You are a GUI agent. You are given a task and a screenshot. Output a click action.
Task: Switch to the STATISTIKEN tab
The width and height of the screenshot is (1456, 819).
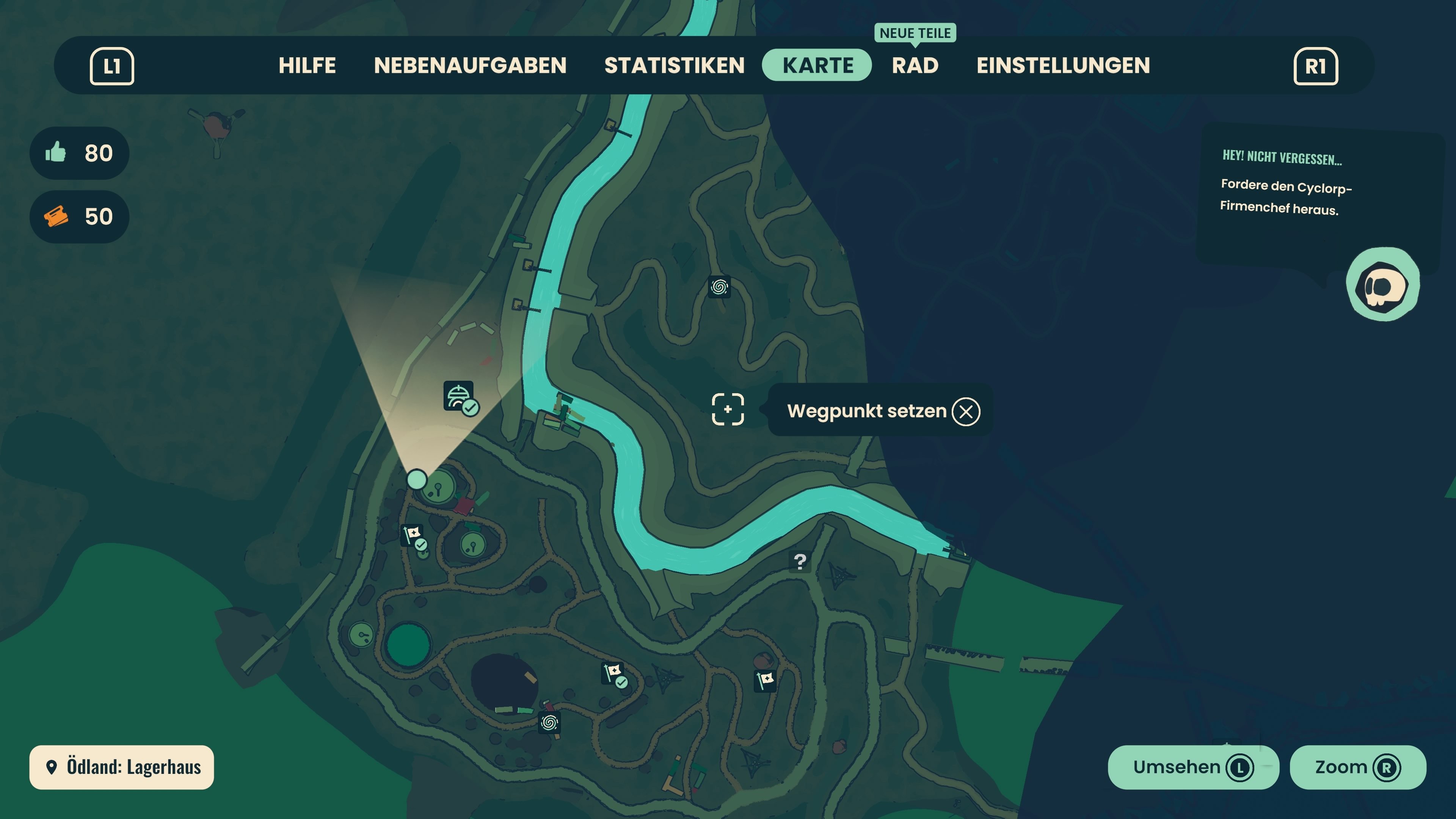click(674, 65)
